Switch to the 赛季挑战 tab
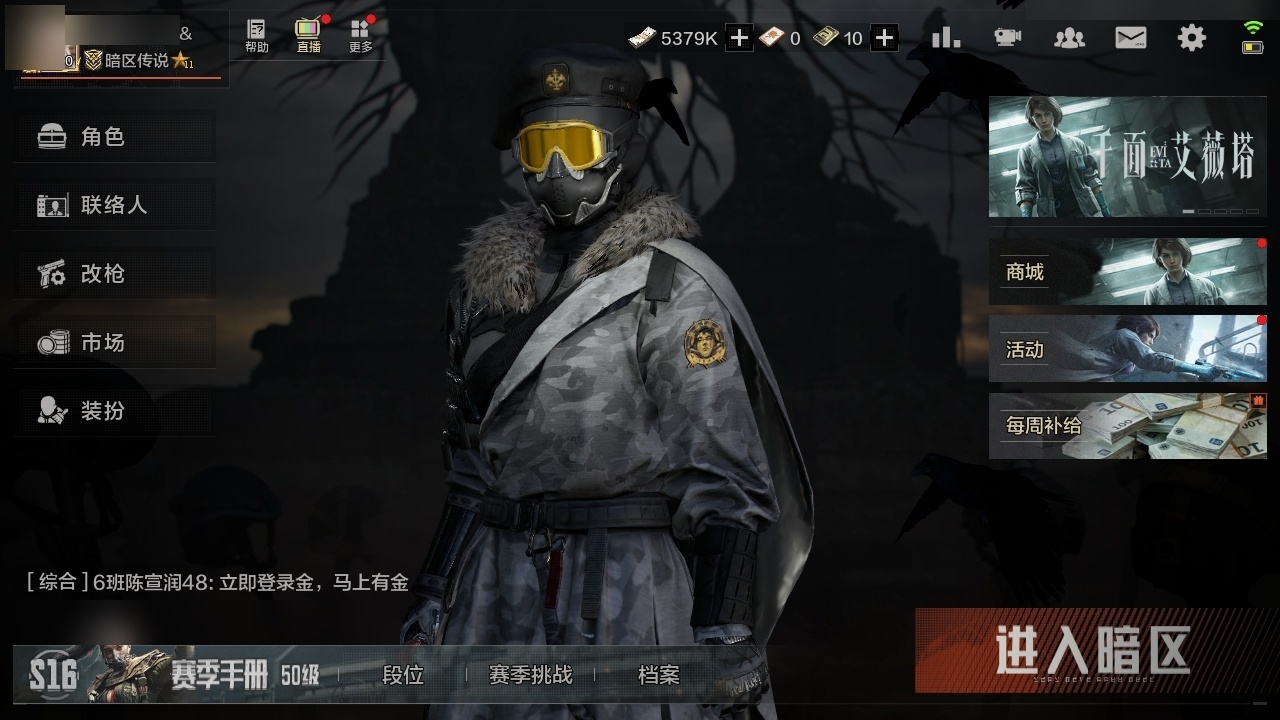 [x=531, y=676]
